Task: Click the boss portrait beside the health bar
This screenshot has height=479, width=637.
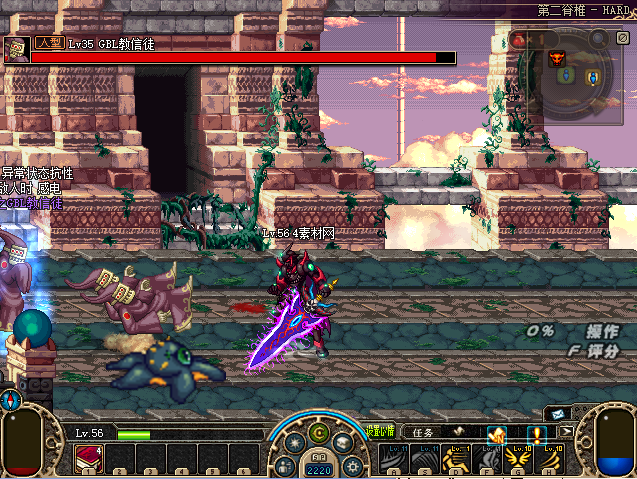Action: [16, 50]
